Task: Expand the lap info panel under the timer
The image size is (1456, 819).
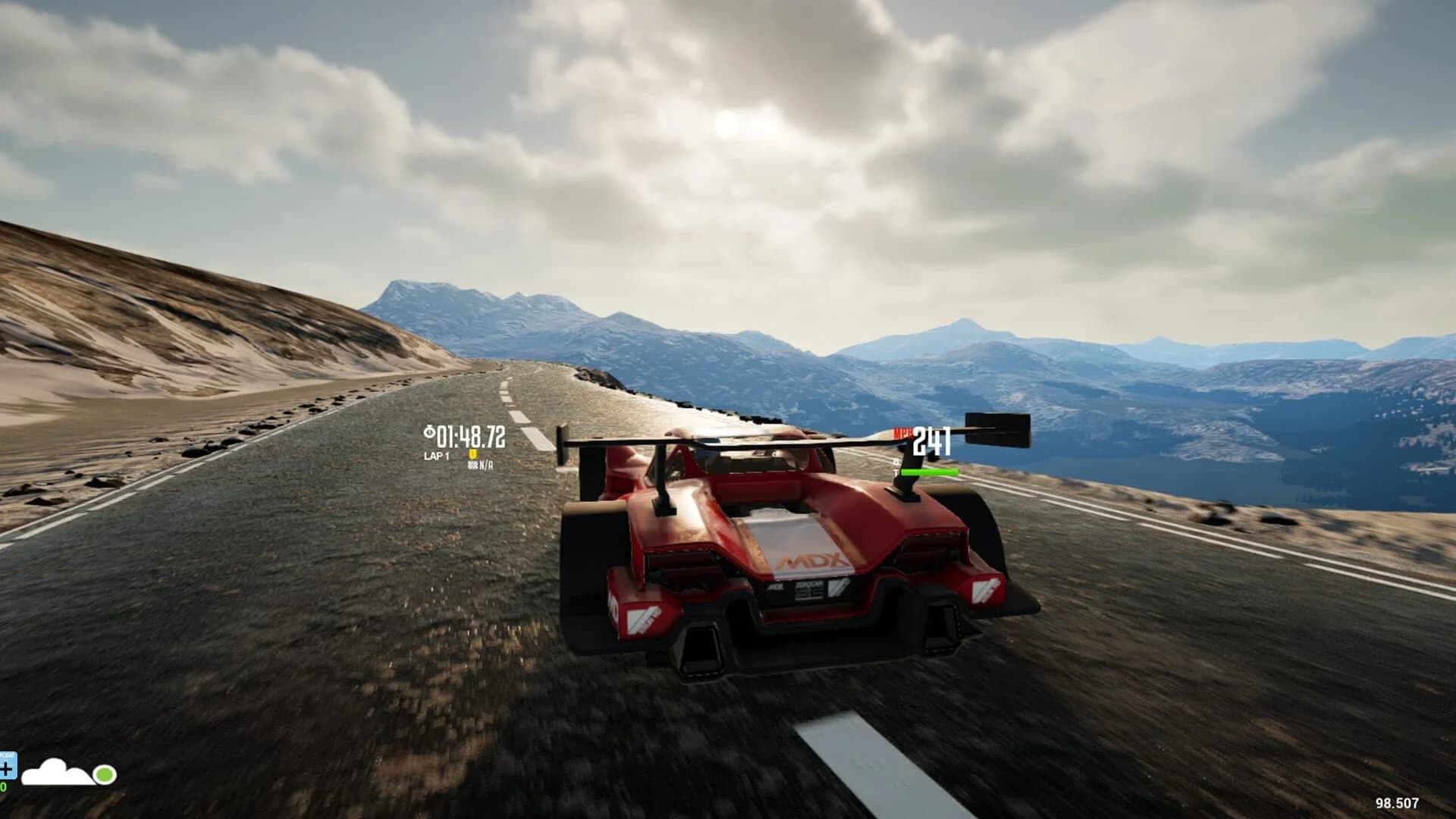Action: [x=436, y=455]
